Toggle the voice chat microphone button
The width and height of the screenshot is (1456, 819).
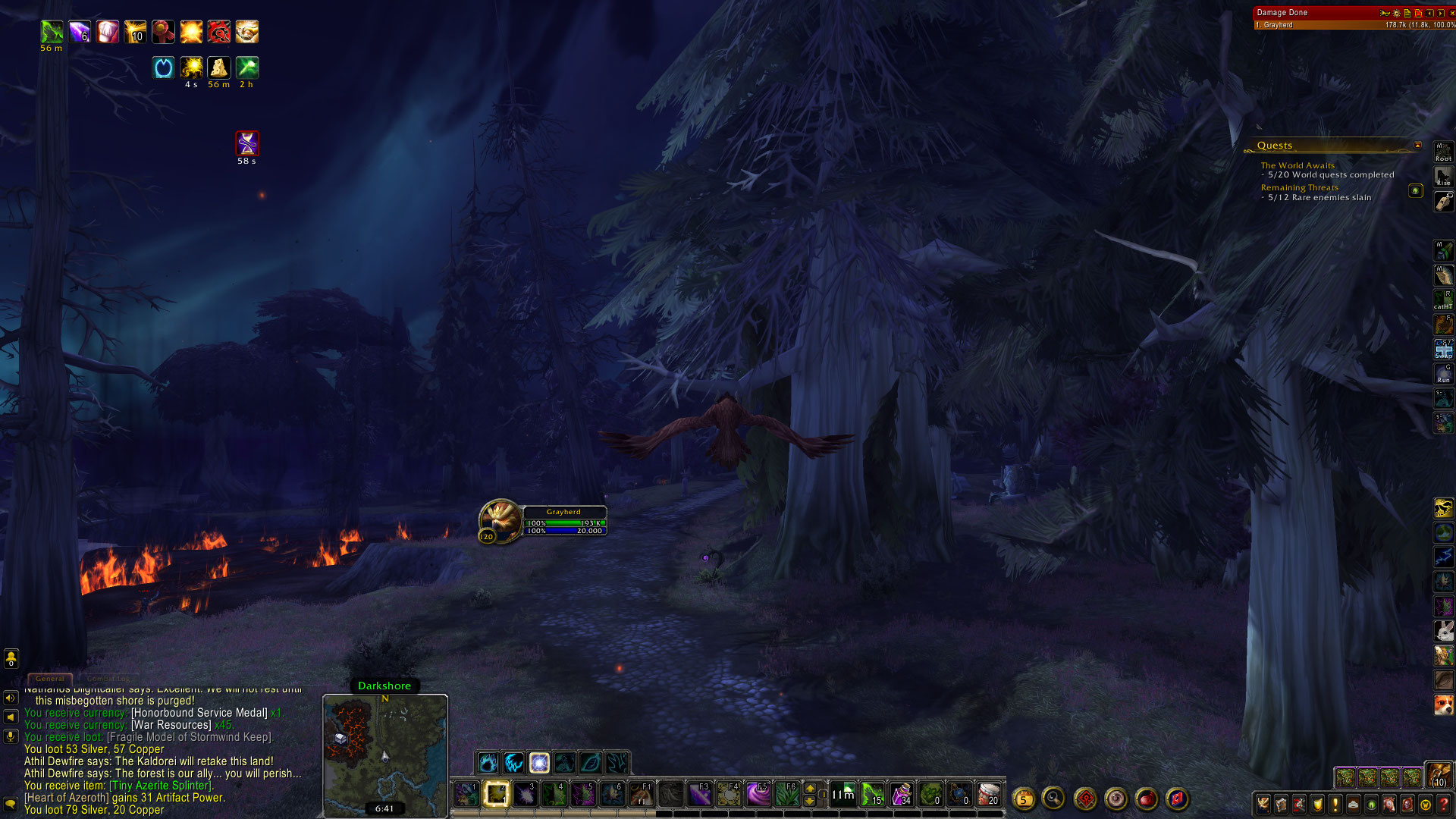click(11, 736)
